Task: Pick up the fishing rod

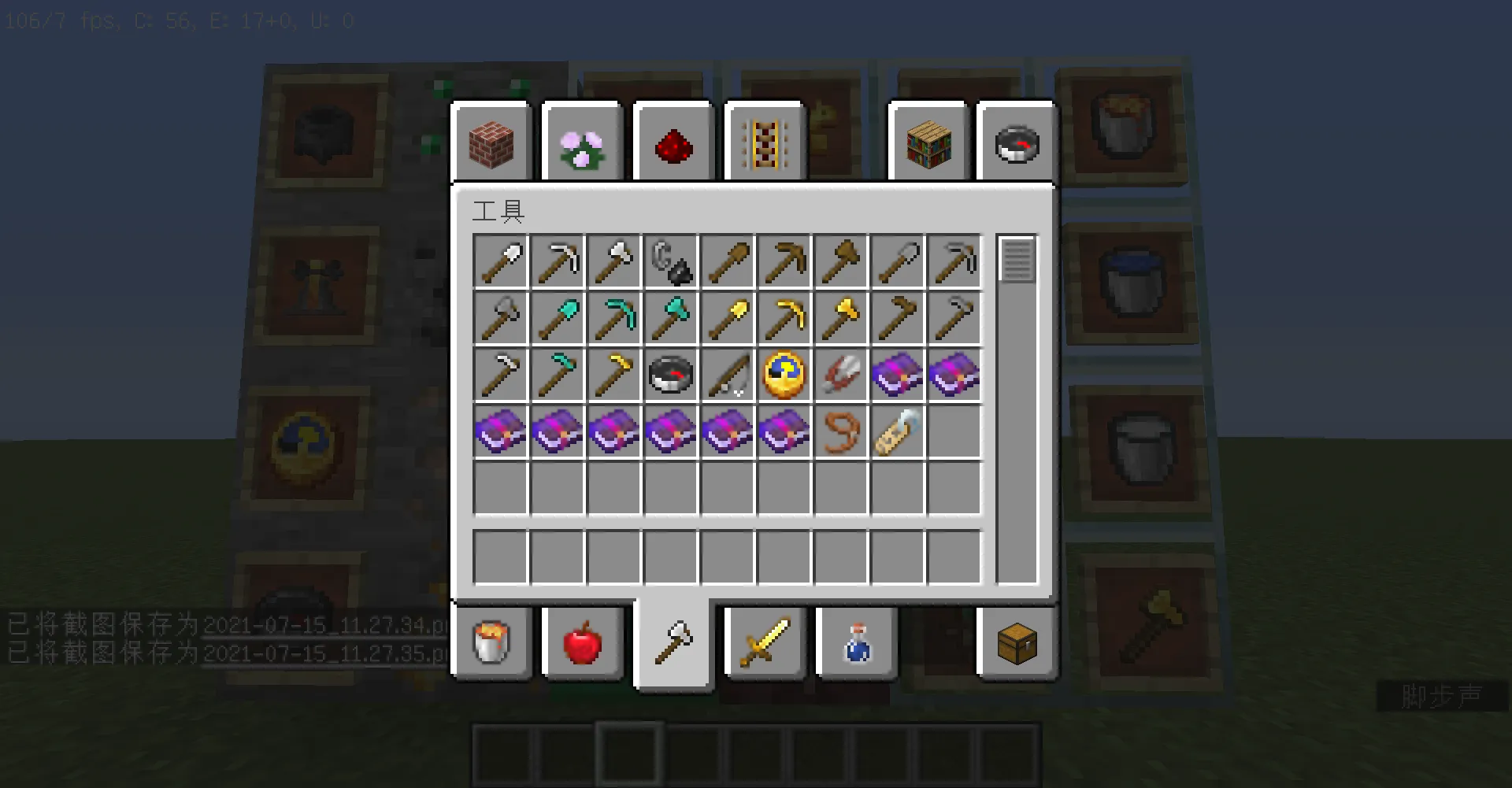Action: click(x=728, y=375)
